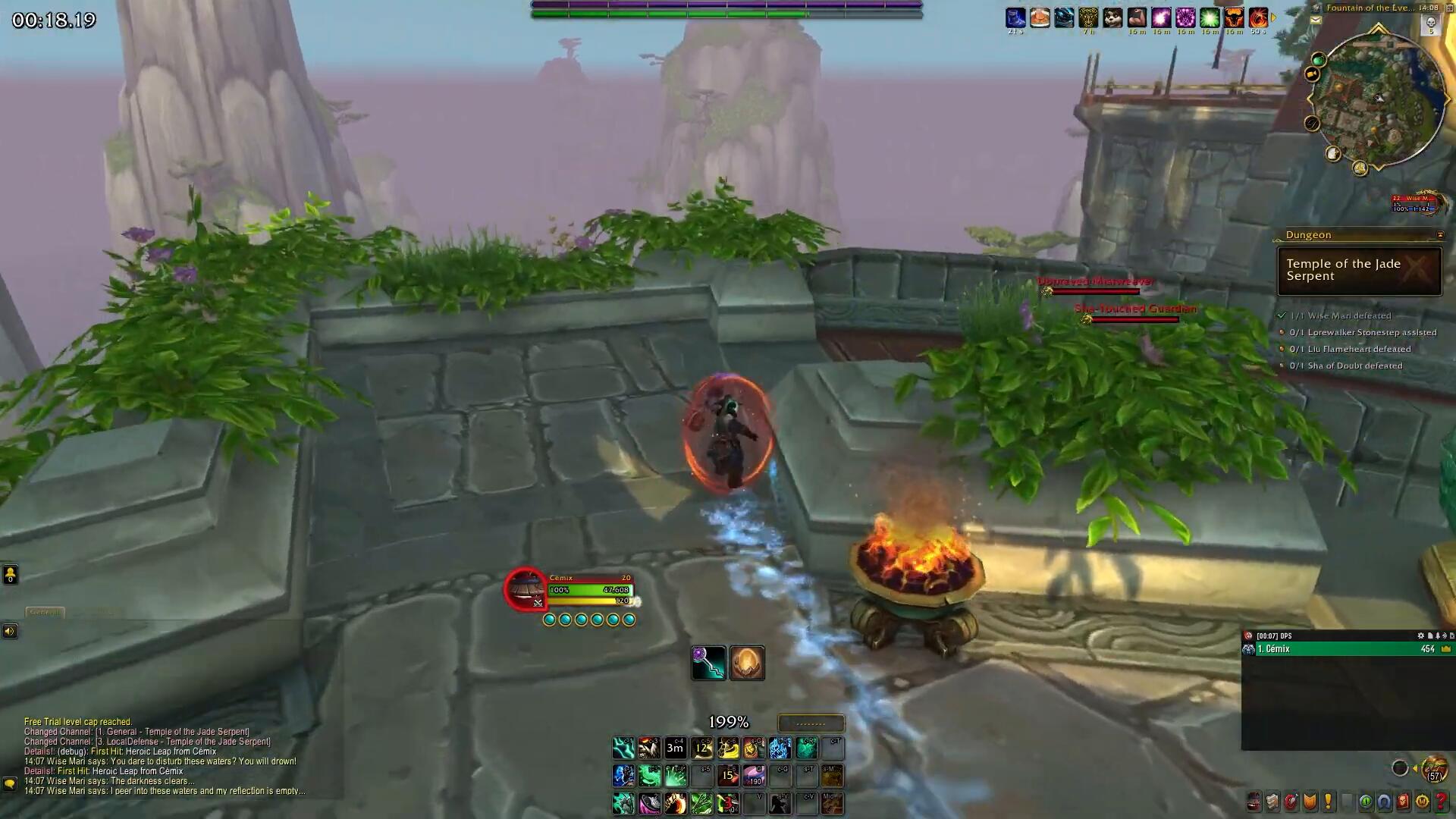Open the mail envelope icon by the minimap

1316,20
